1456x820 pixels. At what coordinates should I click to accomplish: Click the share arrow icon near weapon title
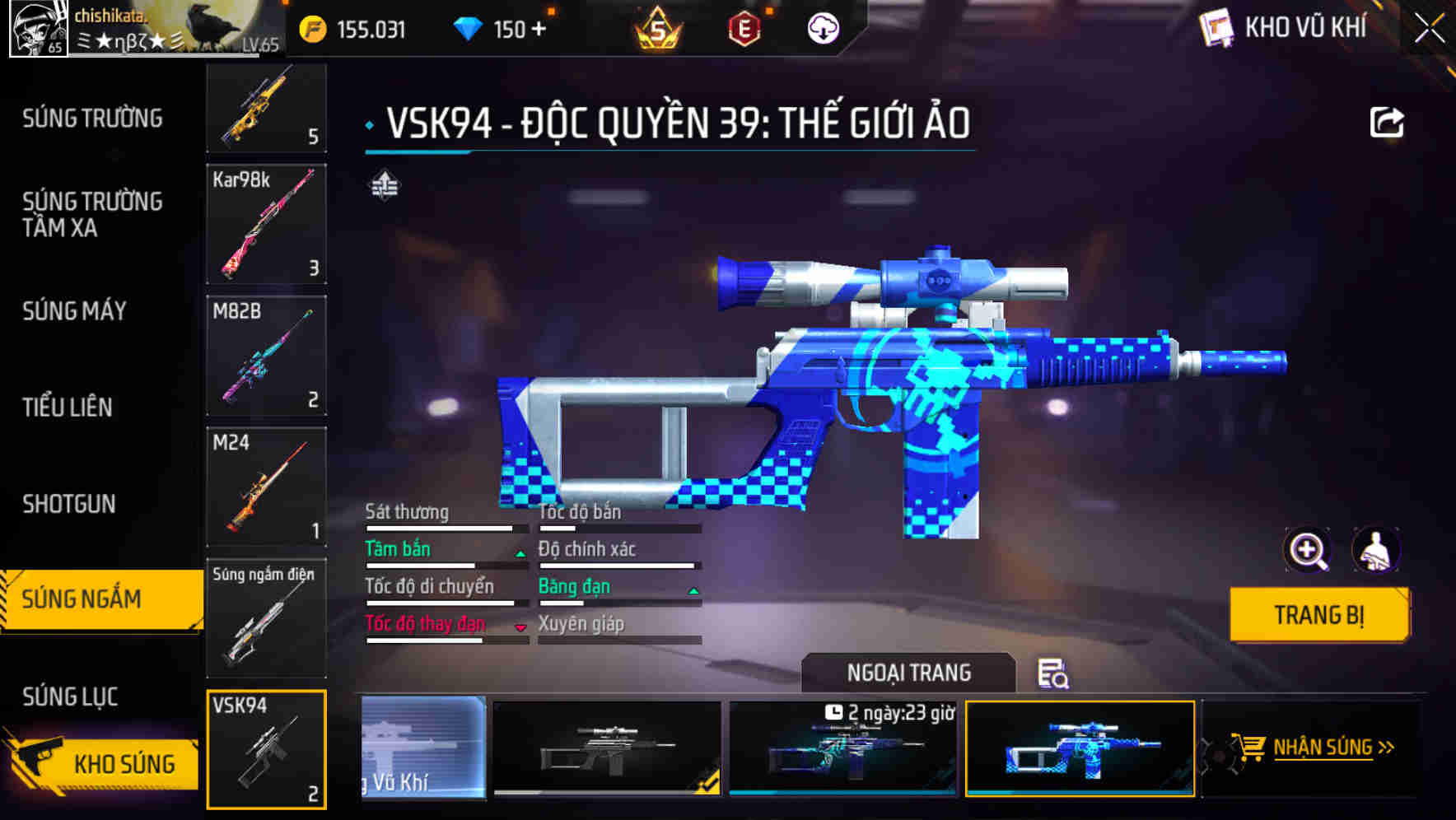[x=1388, y=121]
